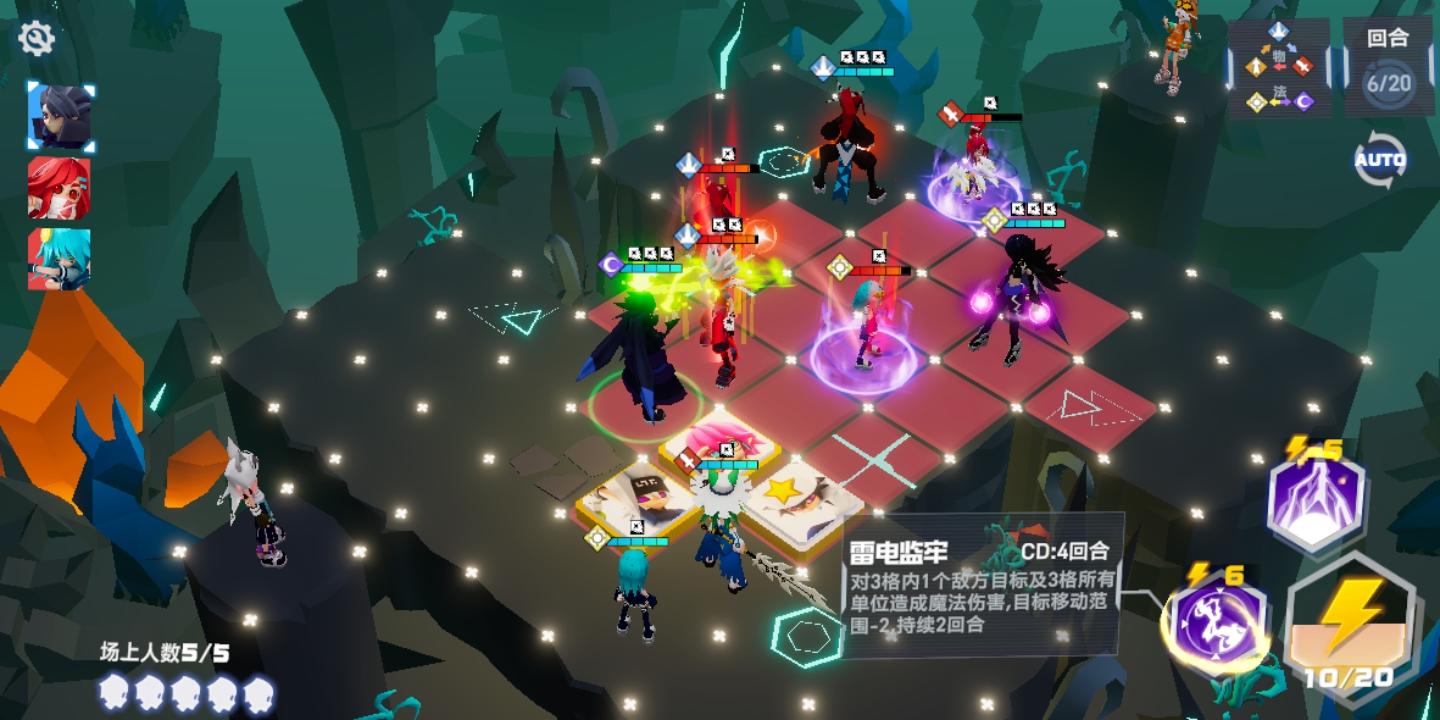The image size is (1440, 720).
Task: Click the orange arrow element diamond
Action: click(1255, 65)
